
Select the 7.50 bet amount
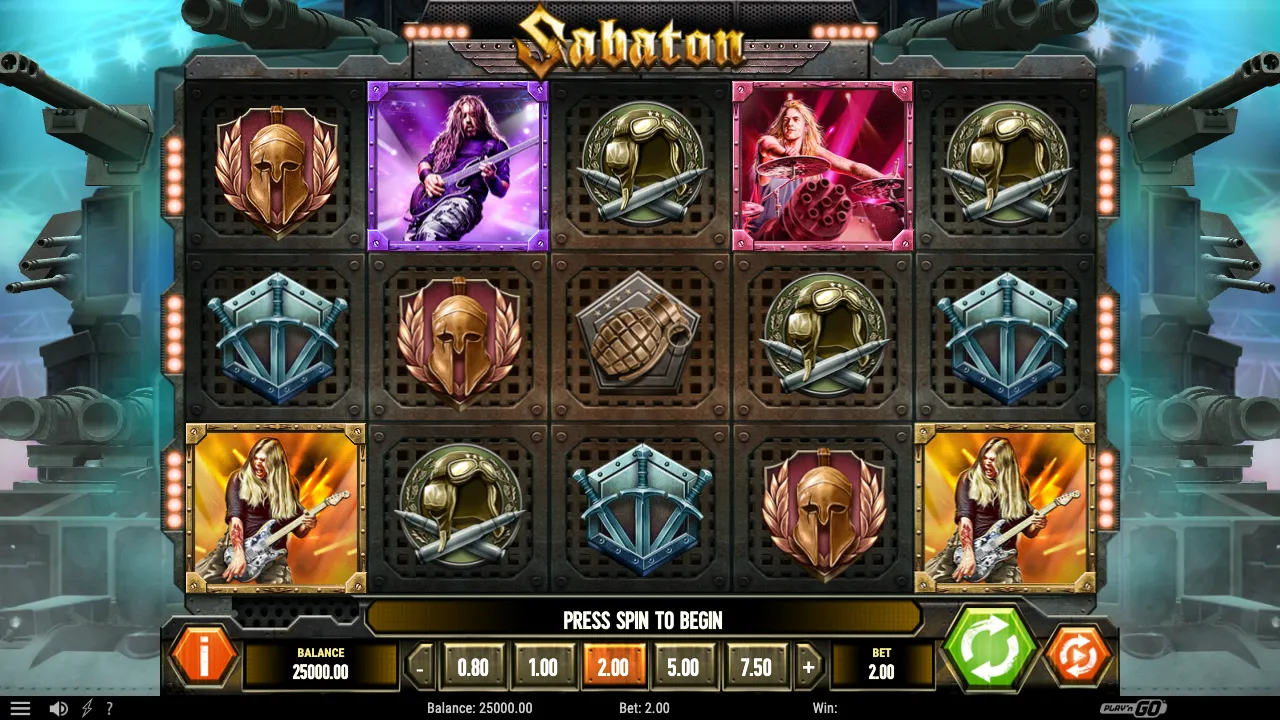tap(756, 665)
